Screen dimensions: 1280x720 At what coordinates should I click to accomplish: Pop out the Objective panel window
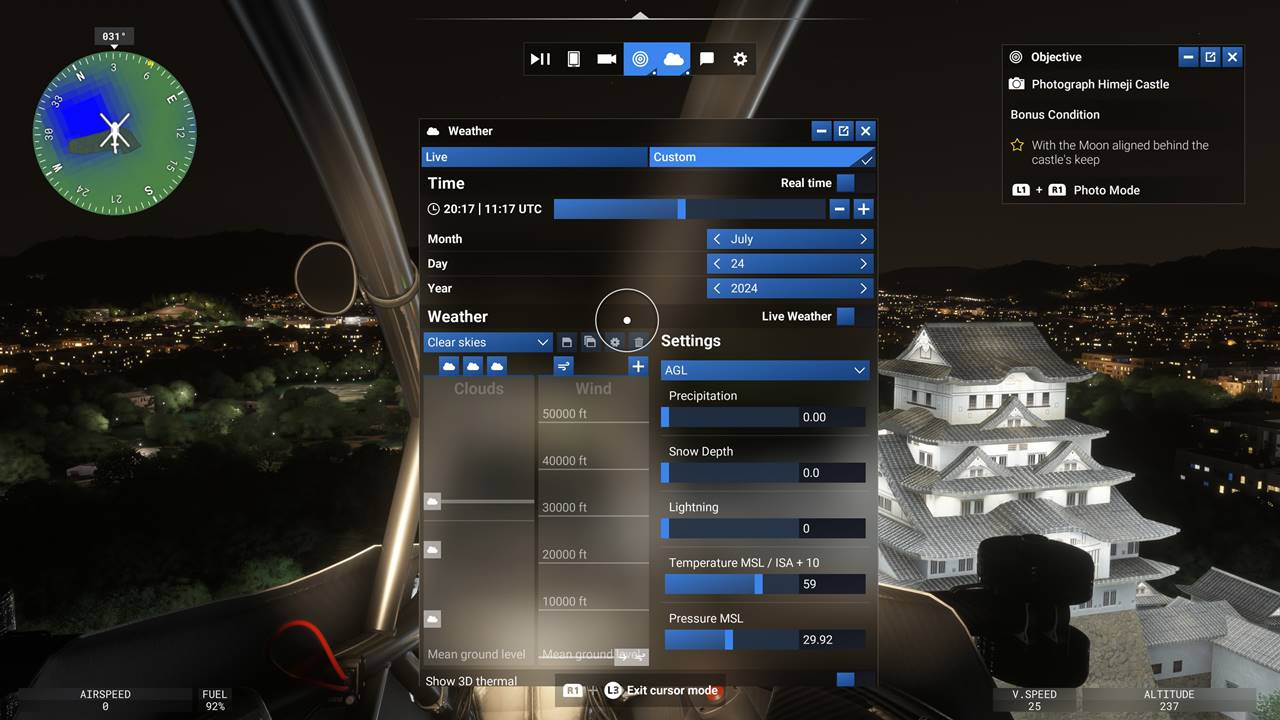tap(1210, 57)
